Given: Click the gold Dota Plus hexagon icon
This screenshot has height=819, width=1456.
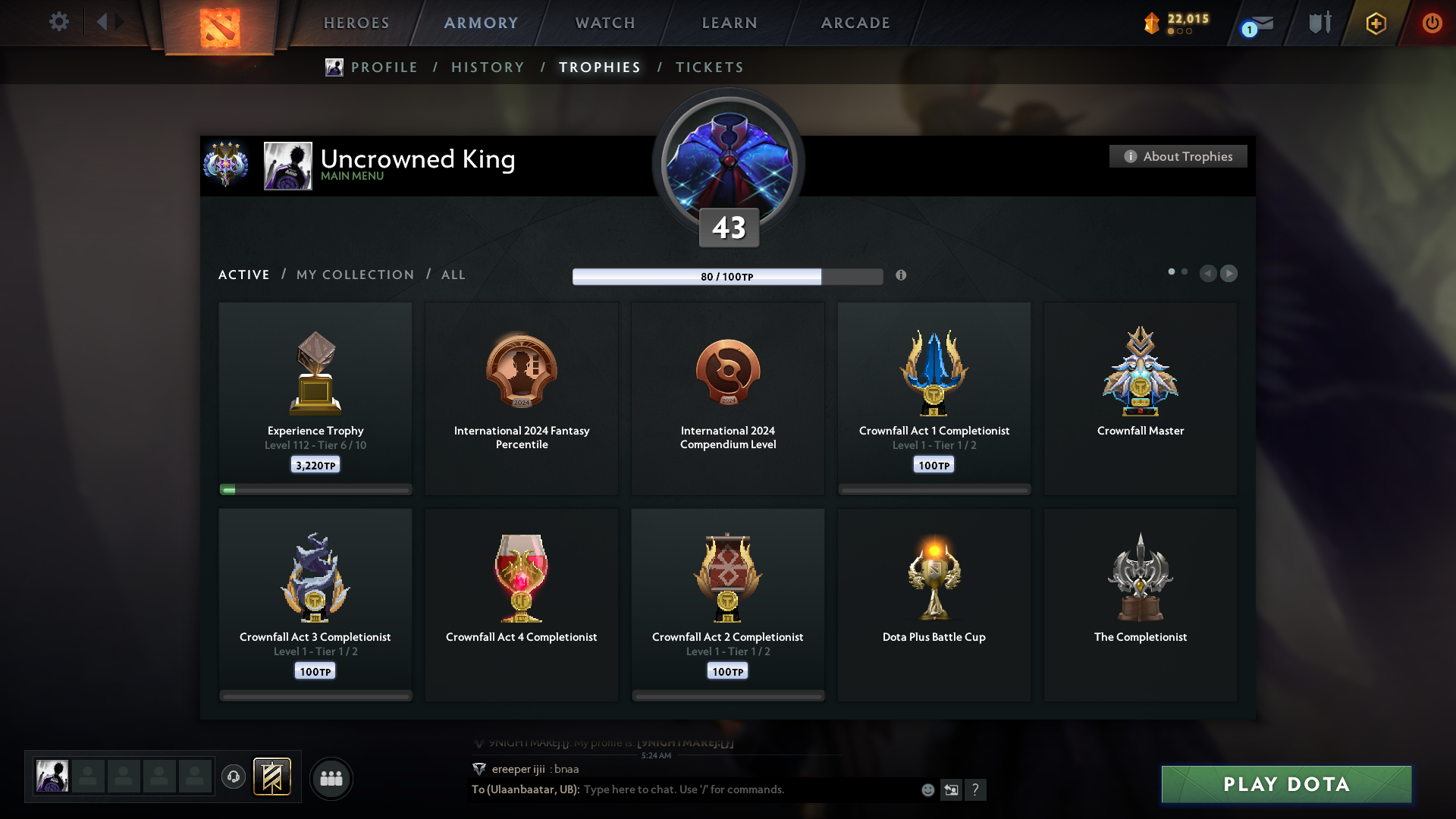Looking at the screenshot, I should click(1375, 23).
